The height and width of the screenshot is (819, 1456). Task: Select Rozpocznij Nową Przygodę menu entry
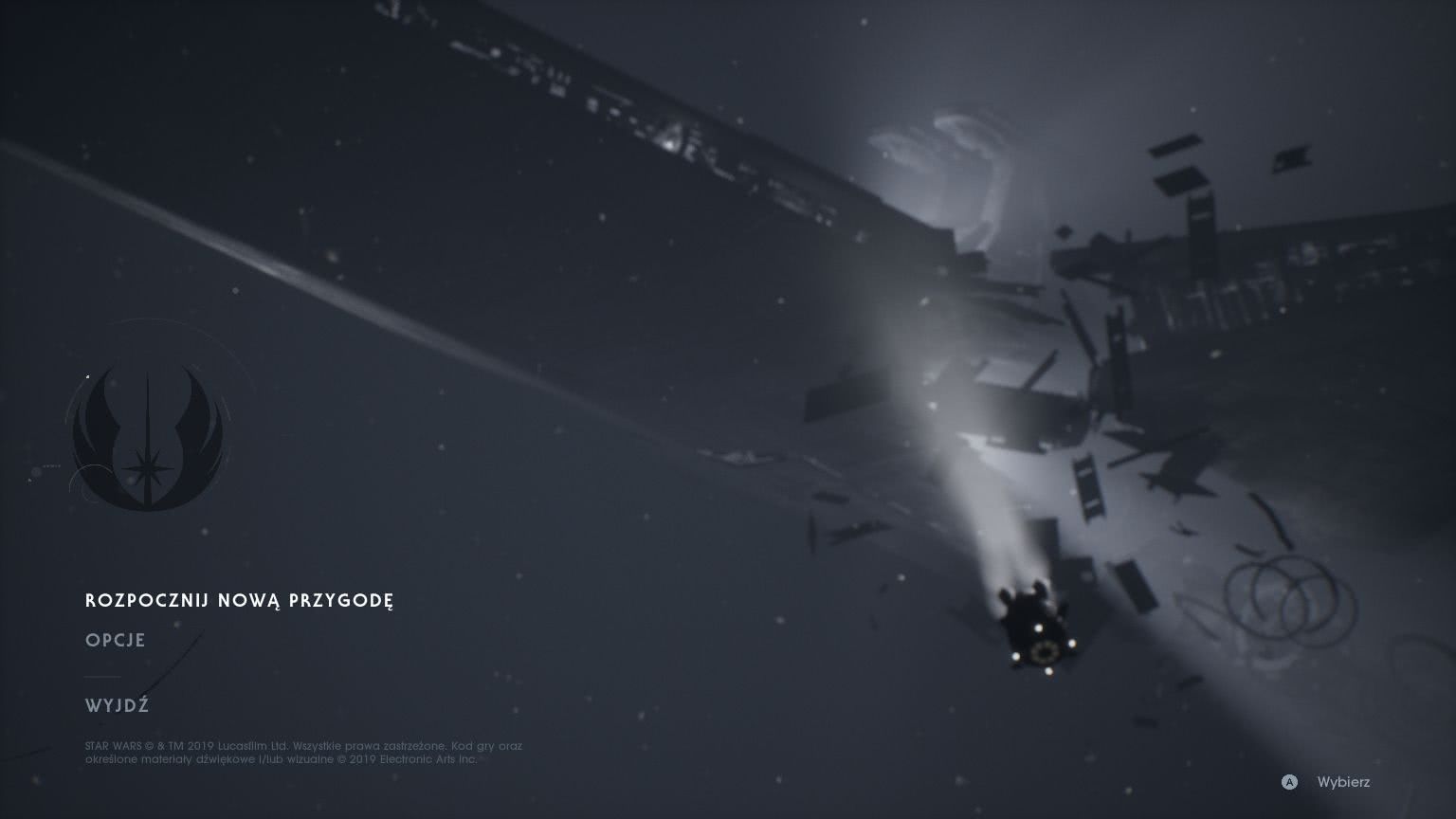click(239, 601)
